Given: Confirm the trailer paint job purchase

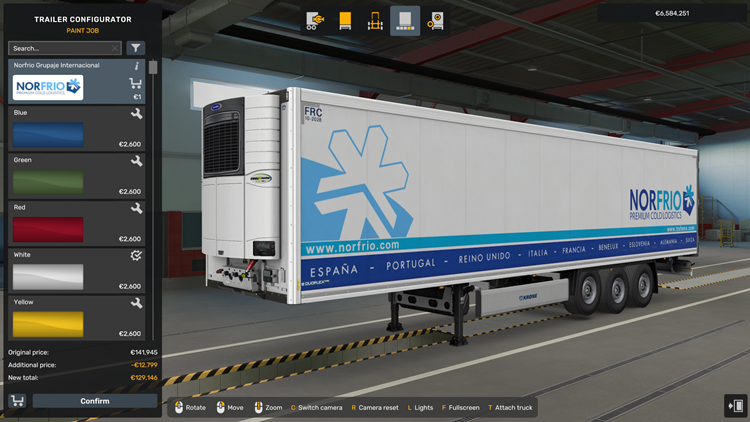Looking at the screenshot, I should click(x=95, y=401).
